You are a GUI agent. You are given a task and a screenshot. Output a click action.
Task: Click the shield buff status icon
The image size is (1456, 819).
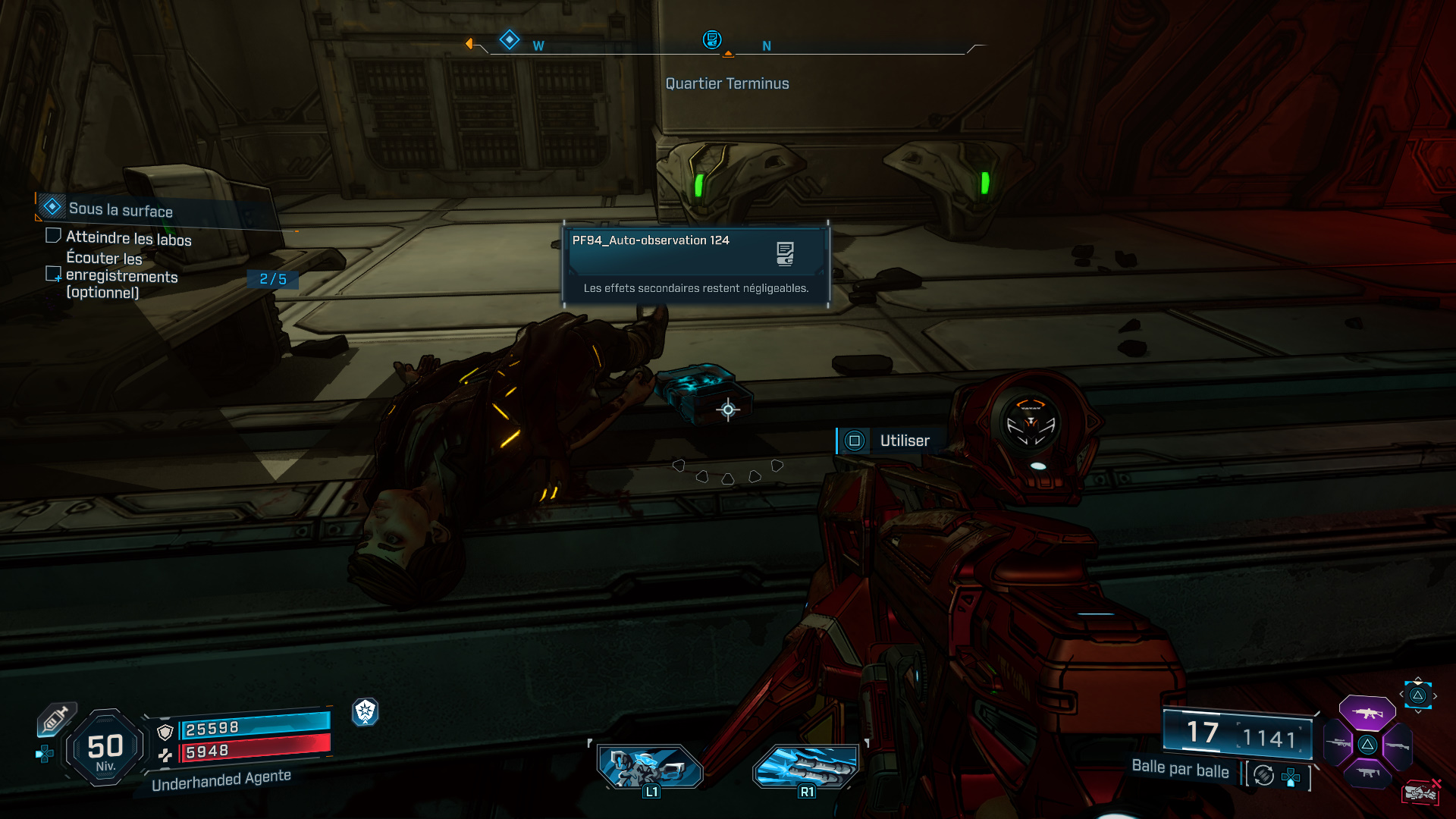click(x=366, y=711)
